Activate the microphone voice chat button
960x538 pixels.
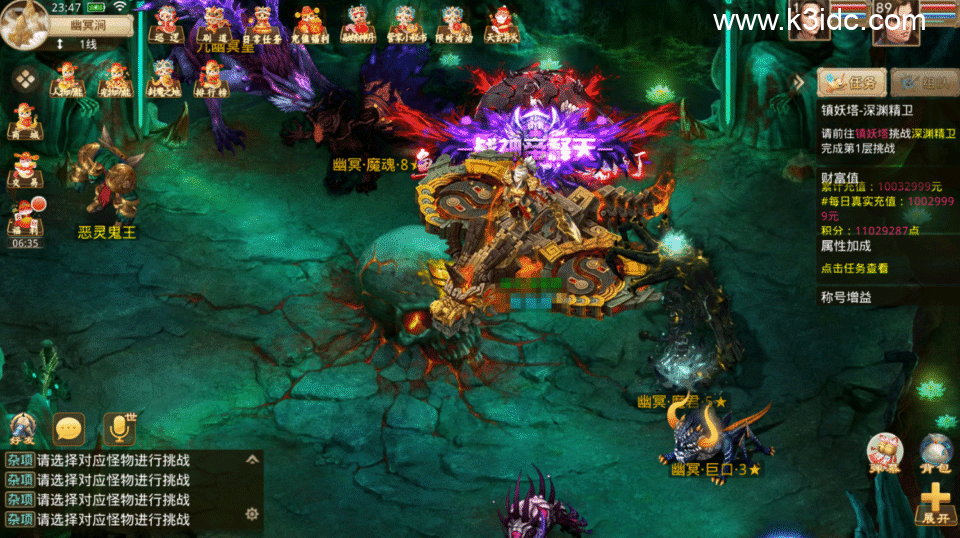pyautogui.click(x=119, y=429)
